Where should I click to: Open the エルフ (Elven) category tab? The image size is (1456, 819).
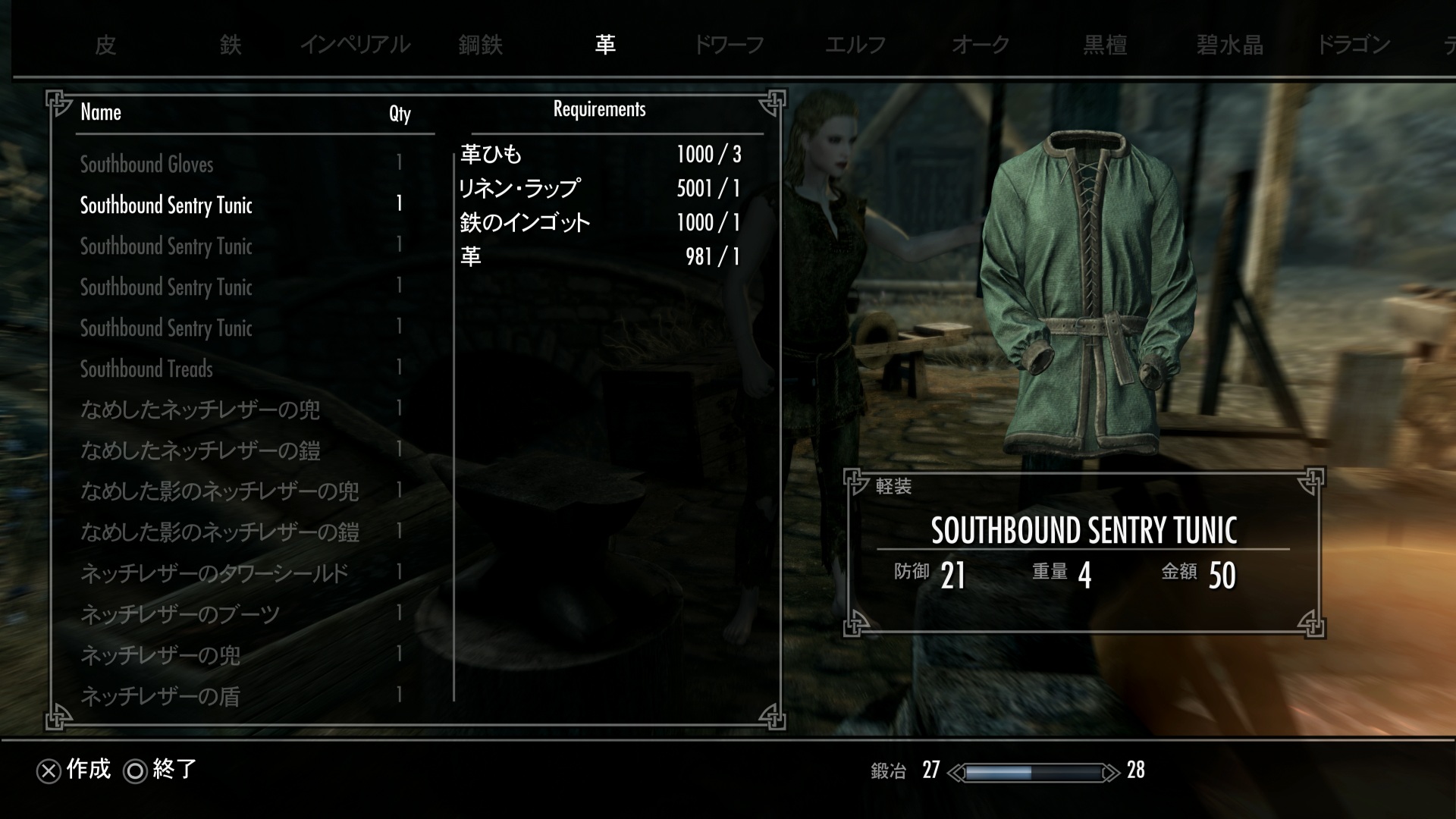pyautogui.click(x=855, y=45)
